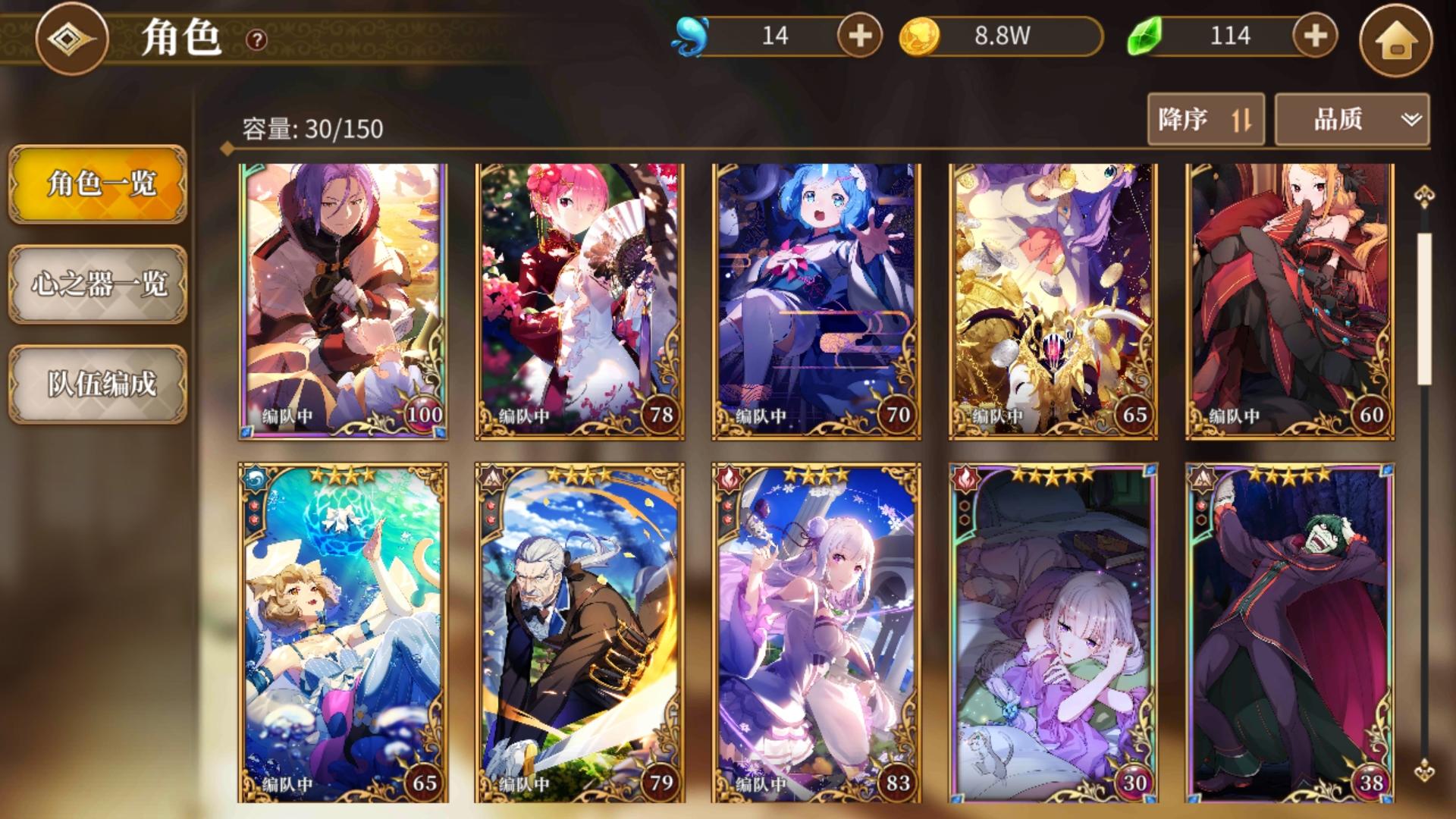Switch sorting order on the 降序 control
Image resolution: width=1456 pixels, height=819 pixels.
pos(1206,120)
